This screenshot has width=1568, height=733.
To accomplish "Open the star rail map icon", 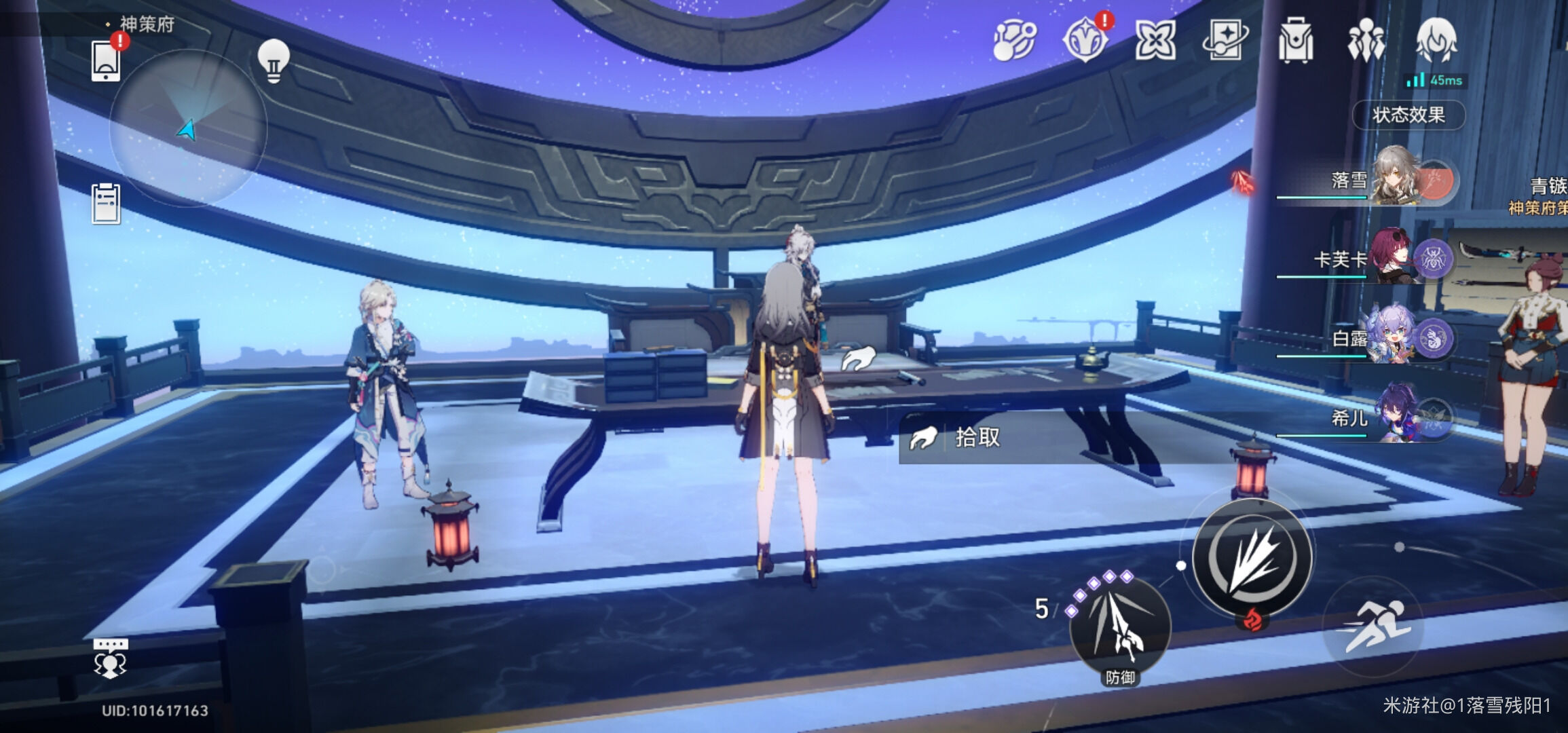I will 1015,41.
